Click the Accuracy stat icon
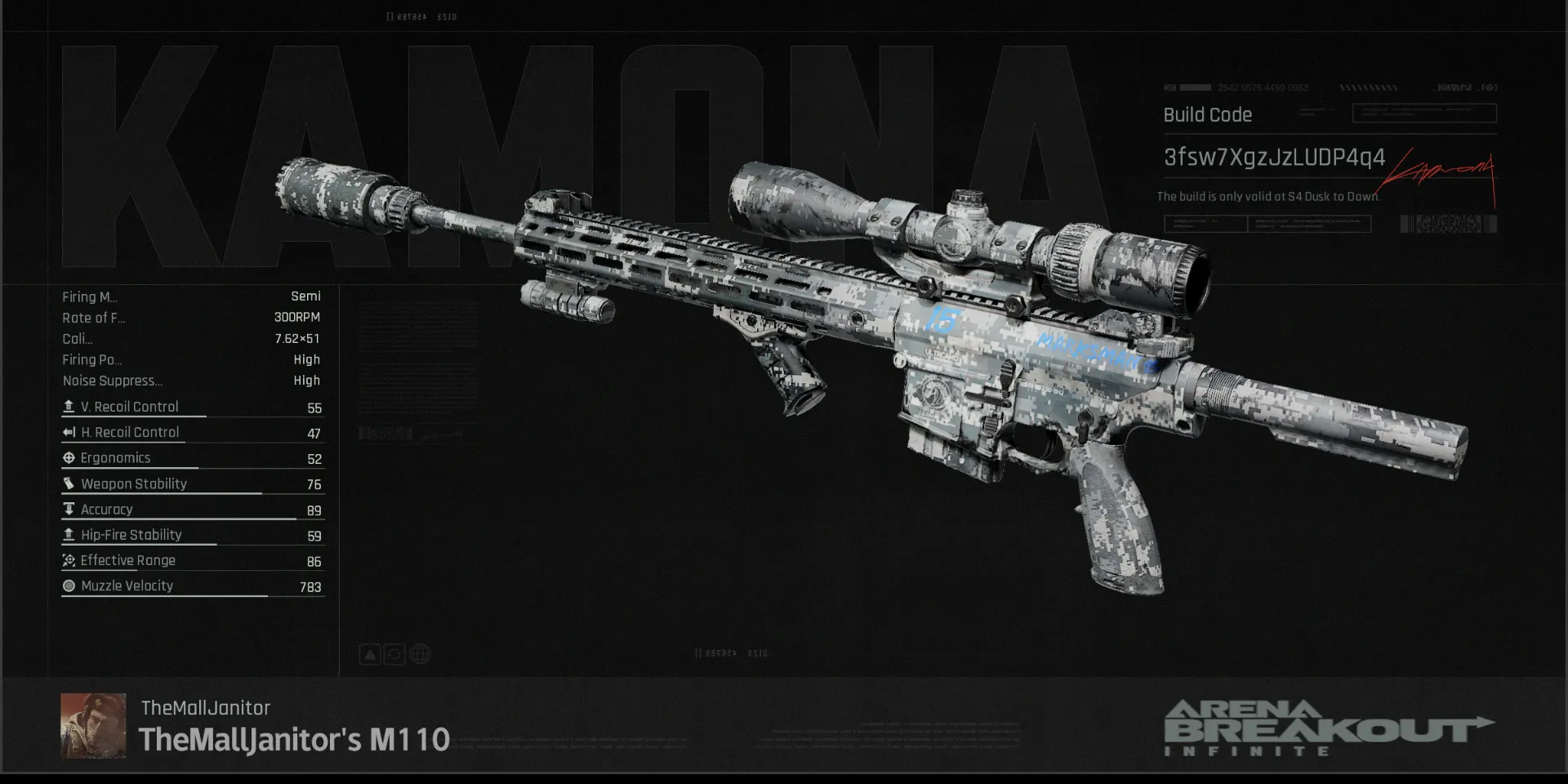Screen dimensions: 1568x784 click(x=69, y=509)
